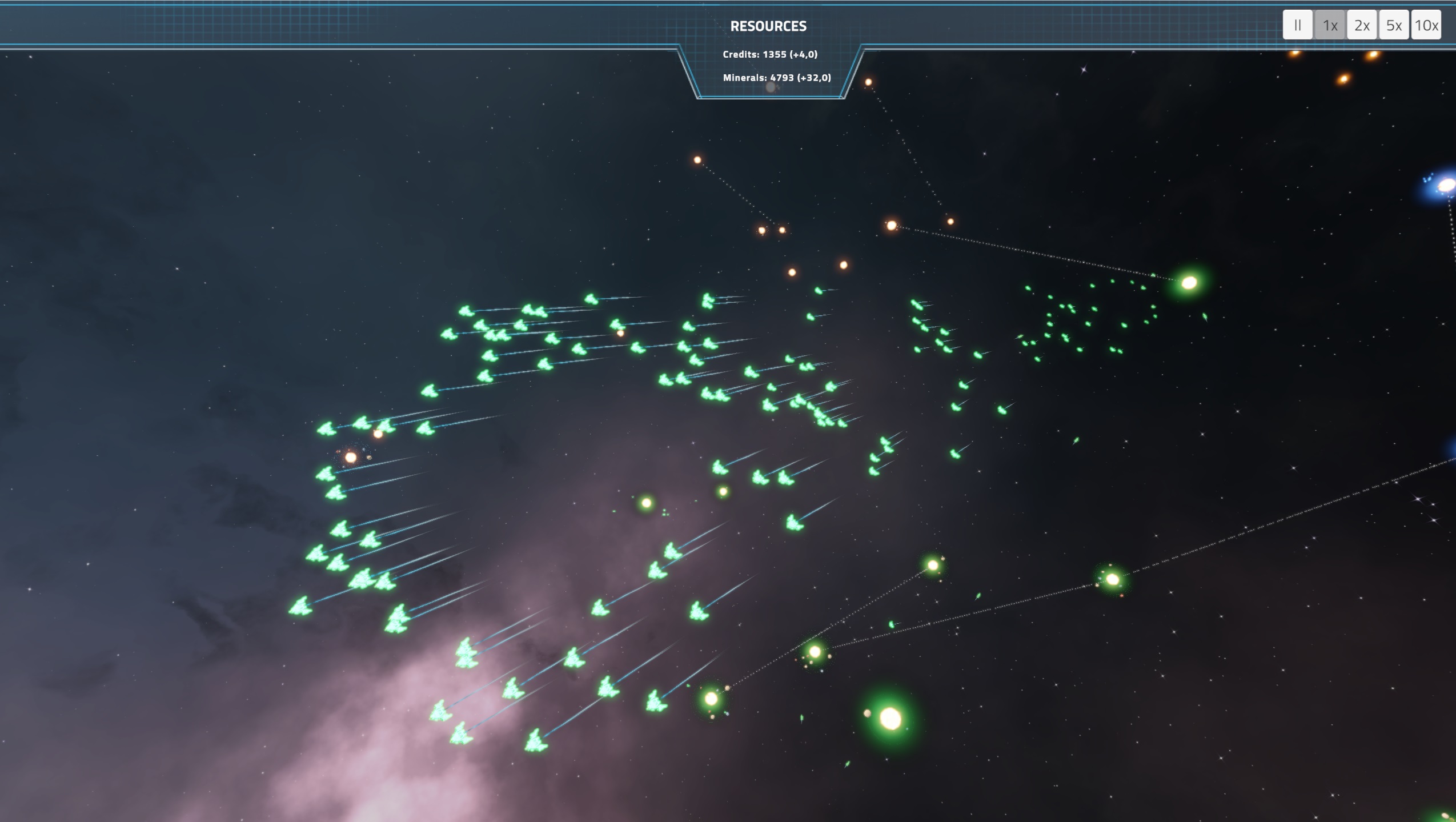Set game speed to 1x
The width and height of the screenshot is (1456, 822).
coord(1330,25)
